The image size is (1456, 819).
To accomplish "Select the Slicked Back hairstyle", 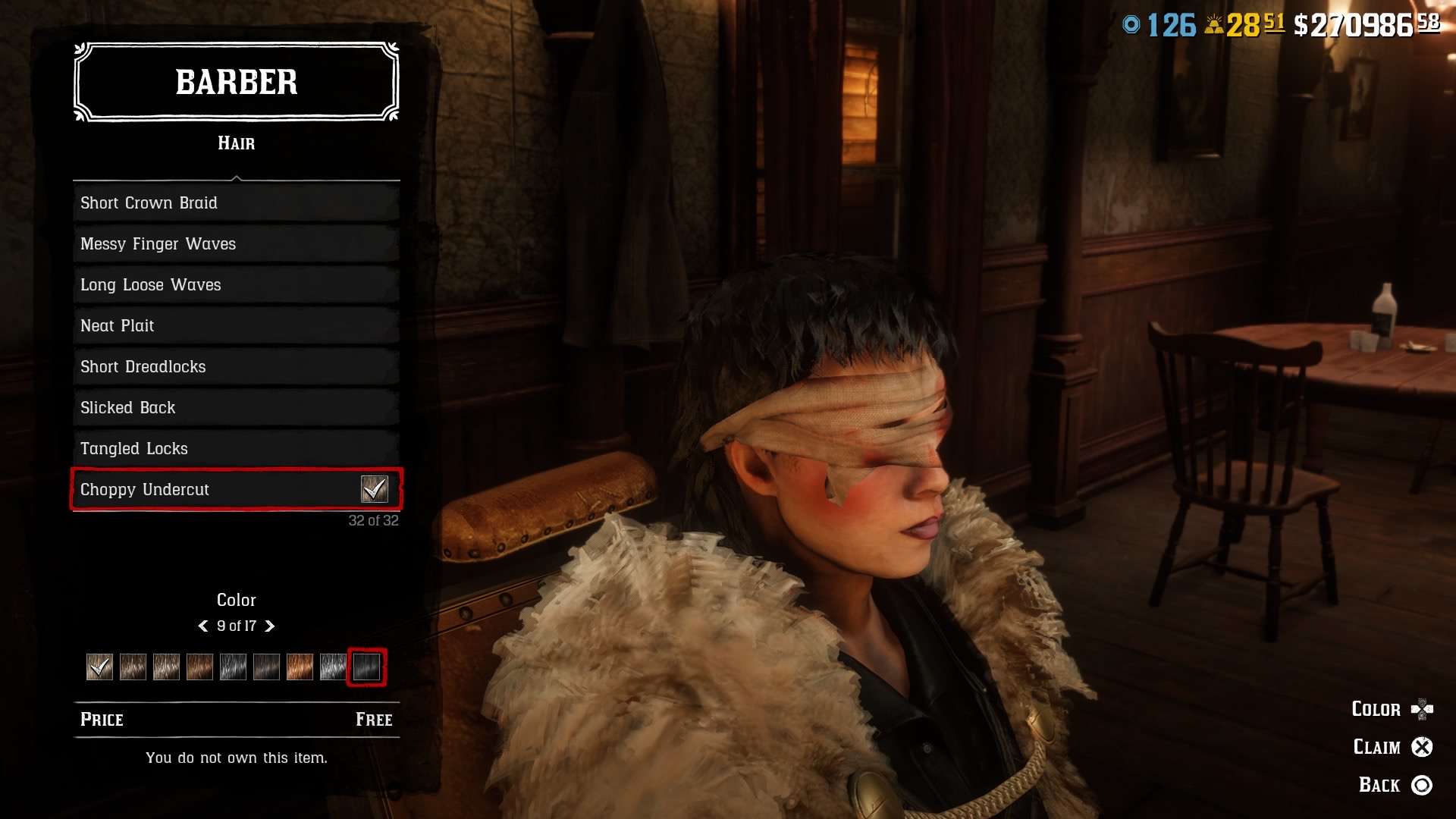I will click(236, 408).
